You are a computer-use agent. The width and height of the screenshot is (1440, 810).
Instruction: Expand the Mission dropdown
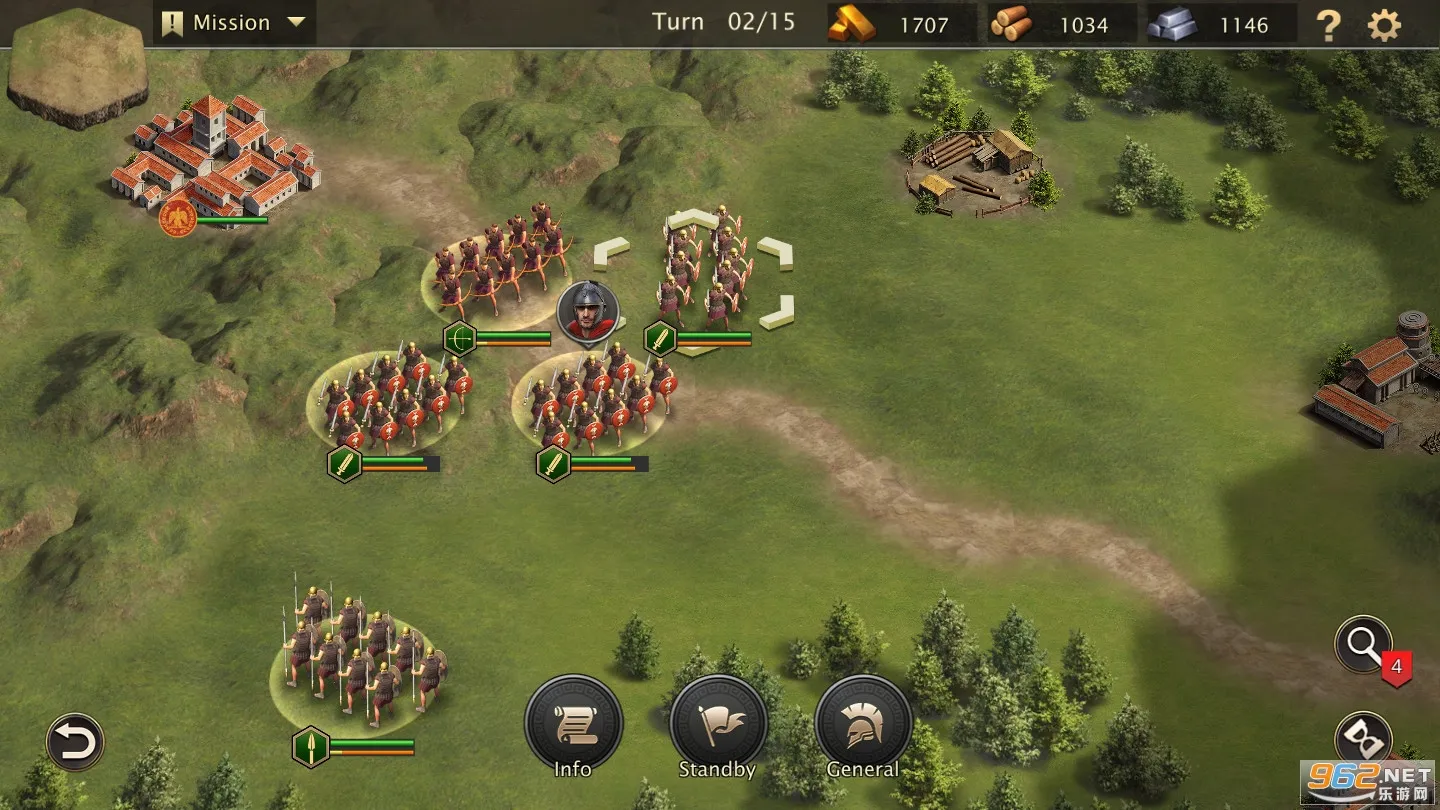[234, 23]
